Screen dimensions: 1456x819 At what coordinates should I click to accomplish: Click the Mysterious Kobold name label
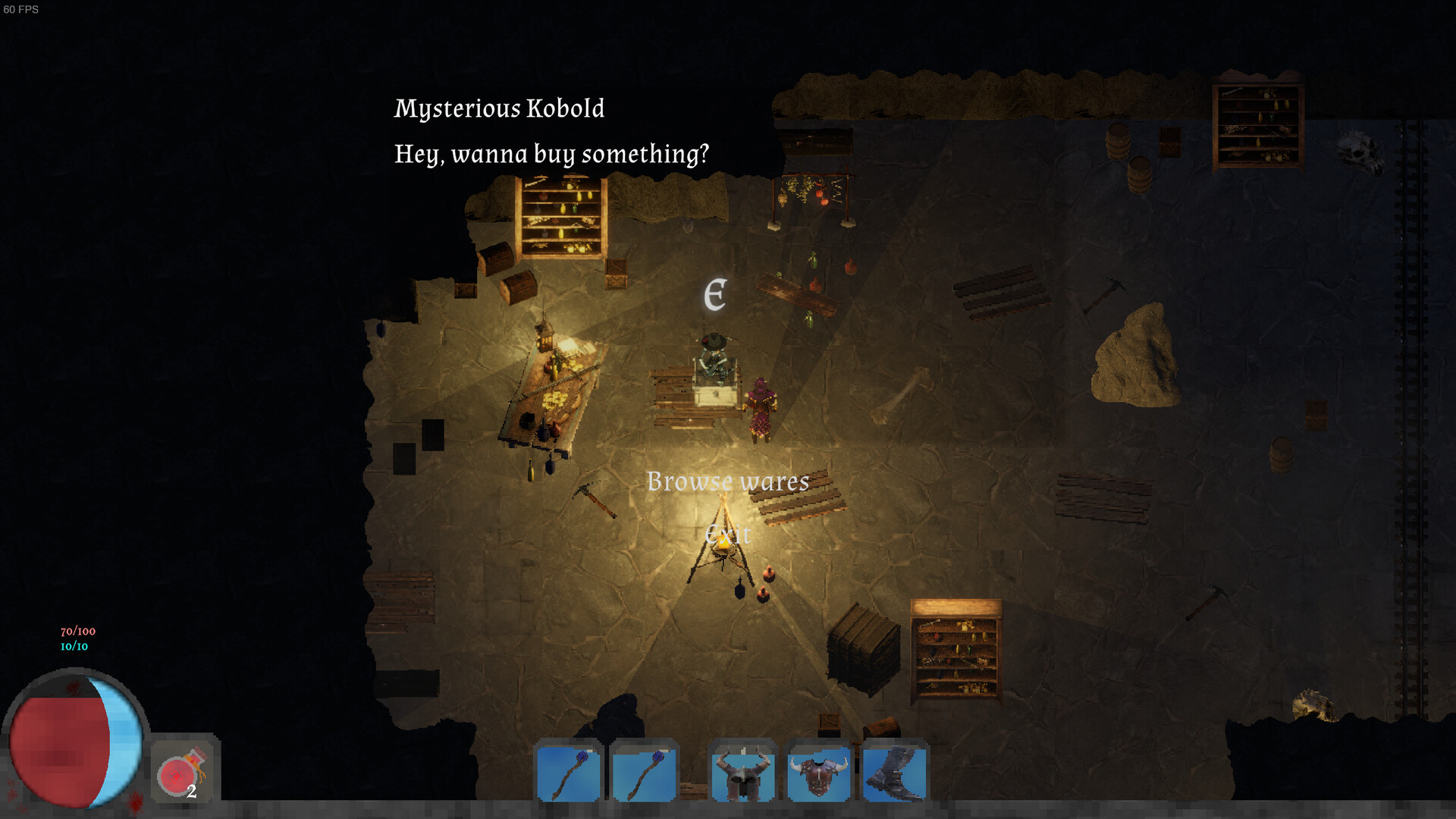499,108
